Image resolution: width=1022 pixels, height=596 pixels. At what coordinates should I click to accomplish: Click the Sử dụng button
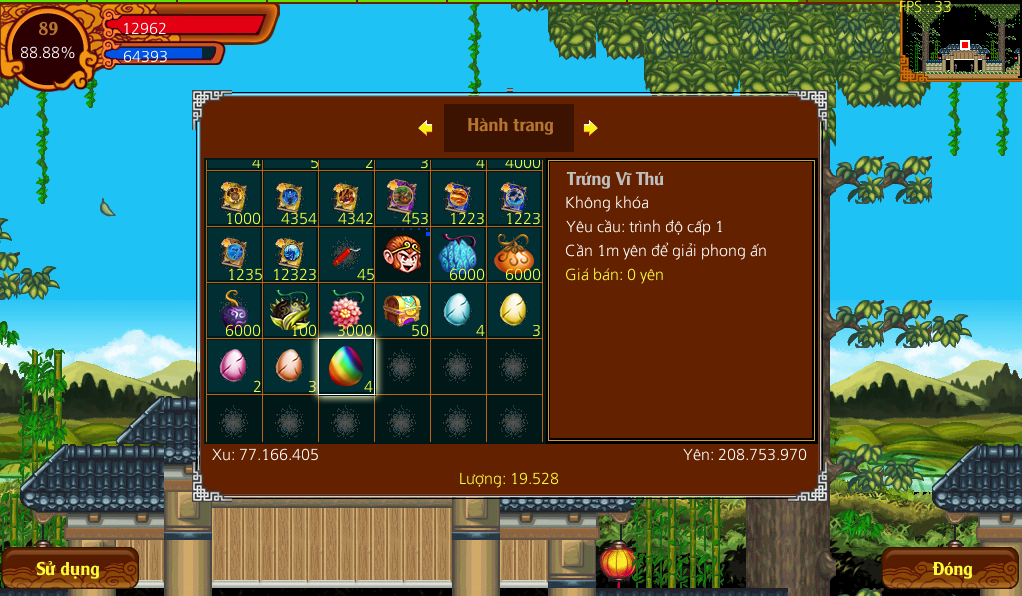coord(68,569)
